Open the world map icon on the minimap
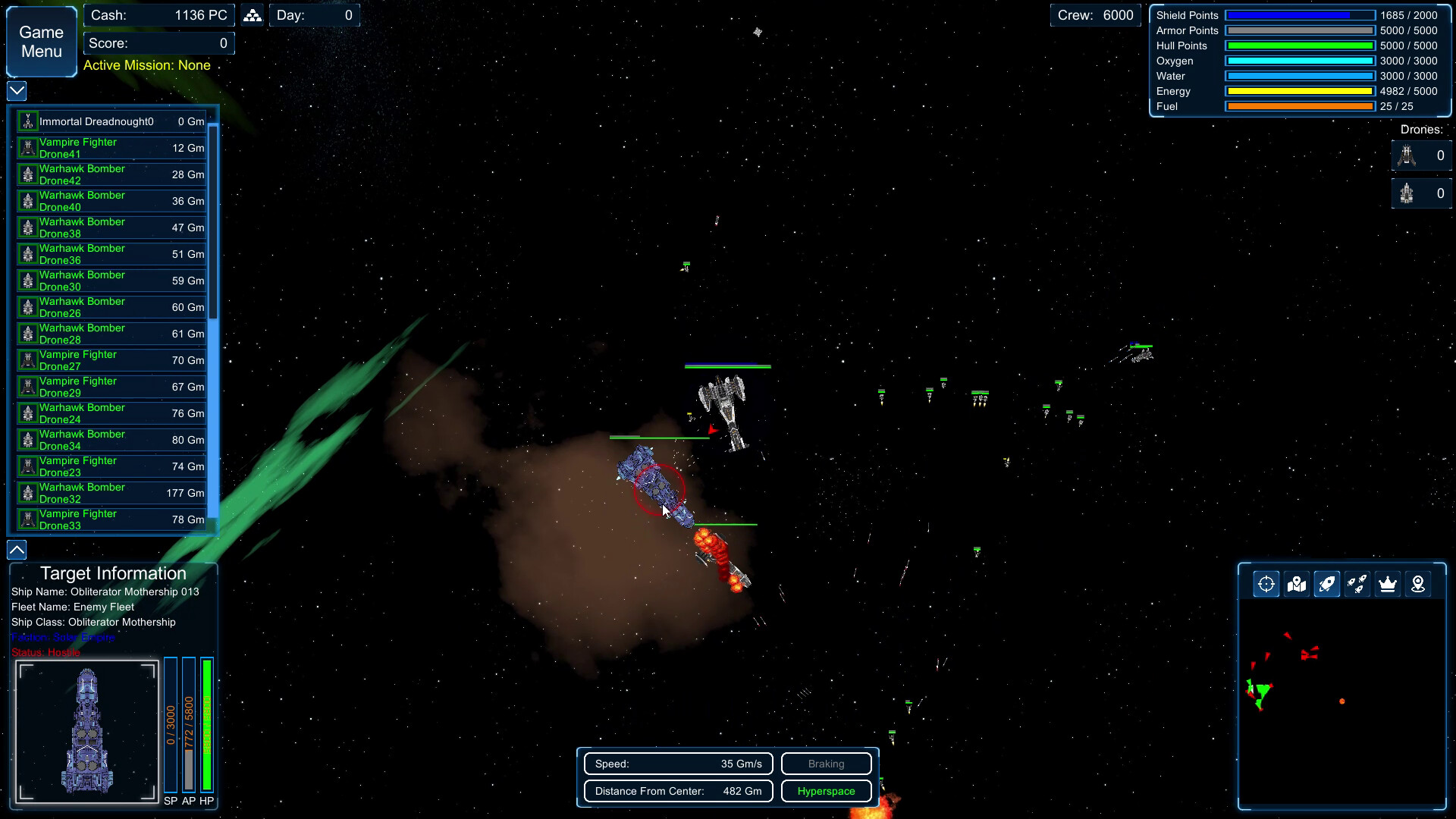The height and width of the screenshot is (819, 1456). tap(1296, 584)
